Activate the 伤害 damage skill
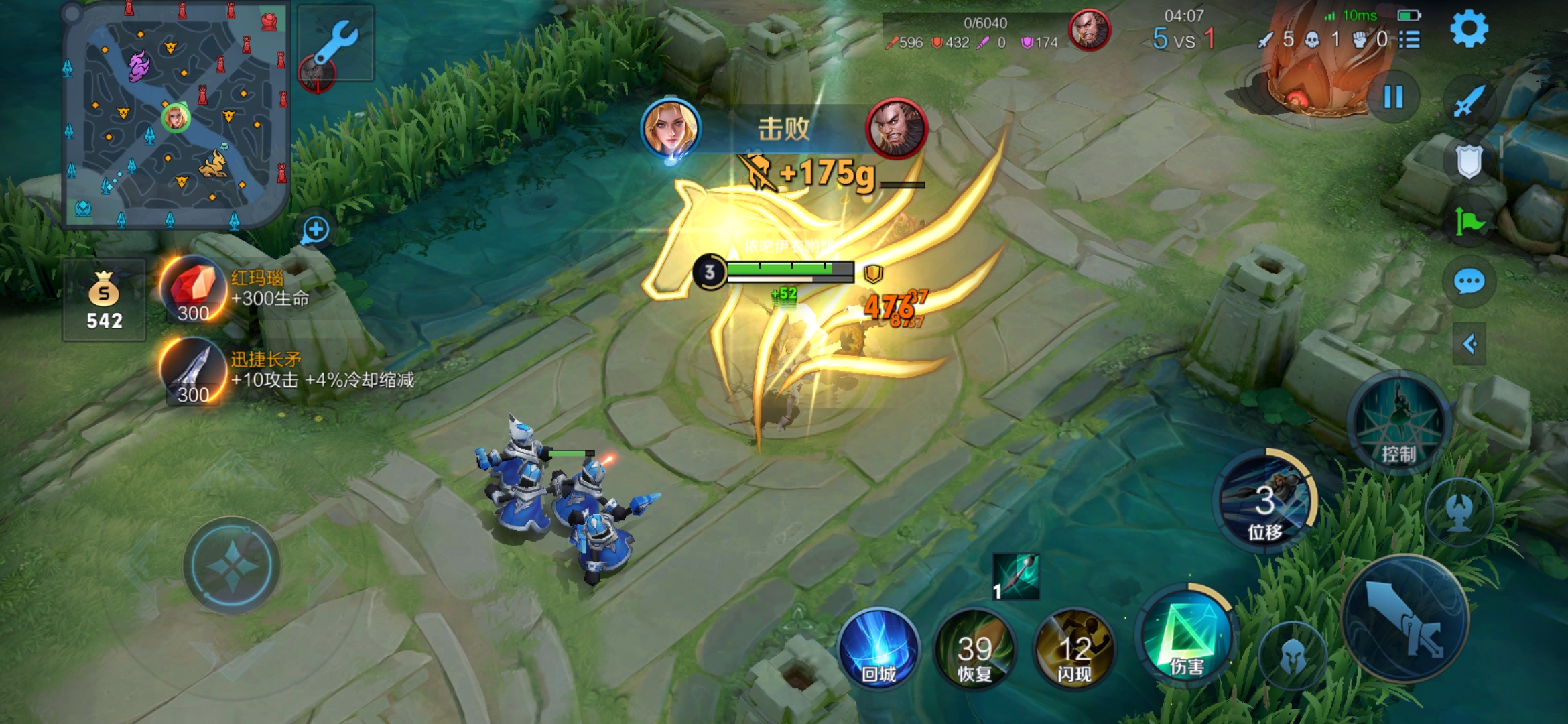 (x=1187, y=637)
